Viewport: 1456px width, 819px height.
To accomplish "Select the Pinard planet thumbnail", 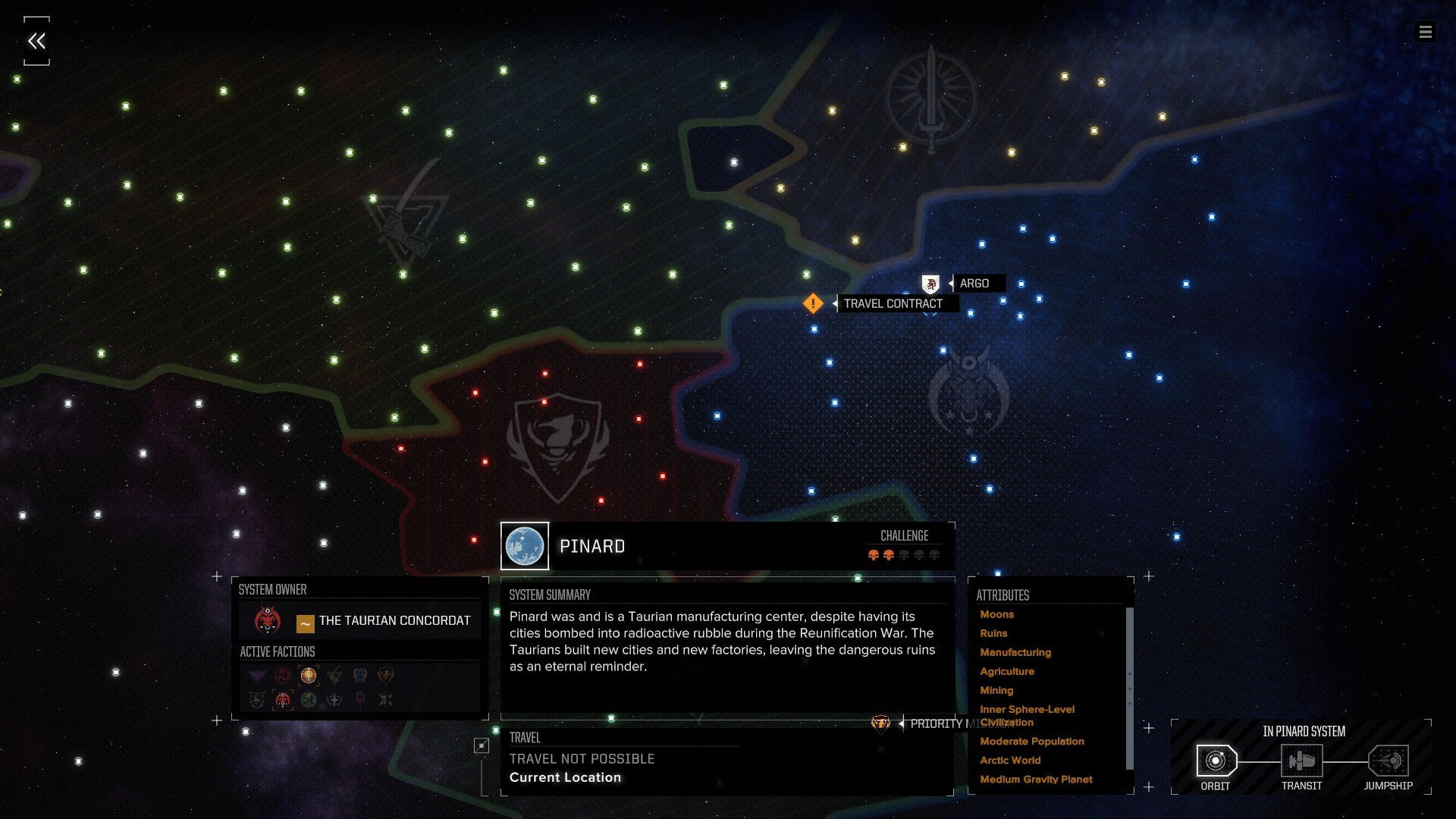I will tap(525, 546).
